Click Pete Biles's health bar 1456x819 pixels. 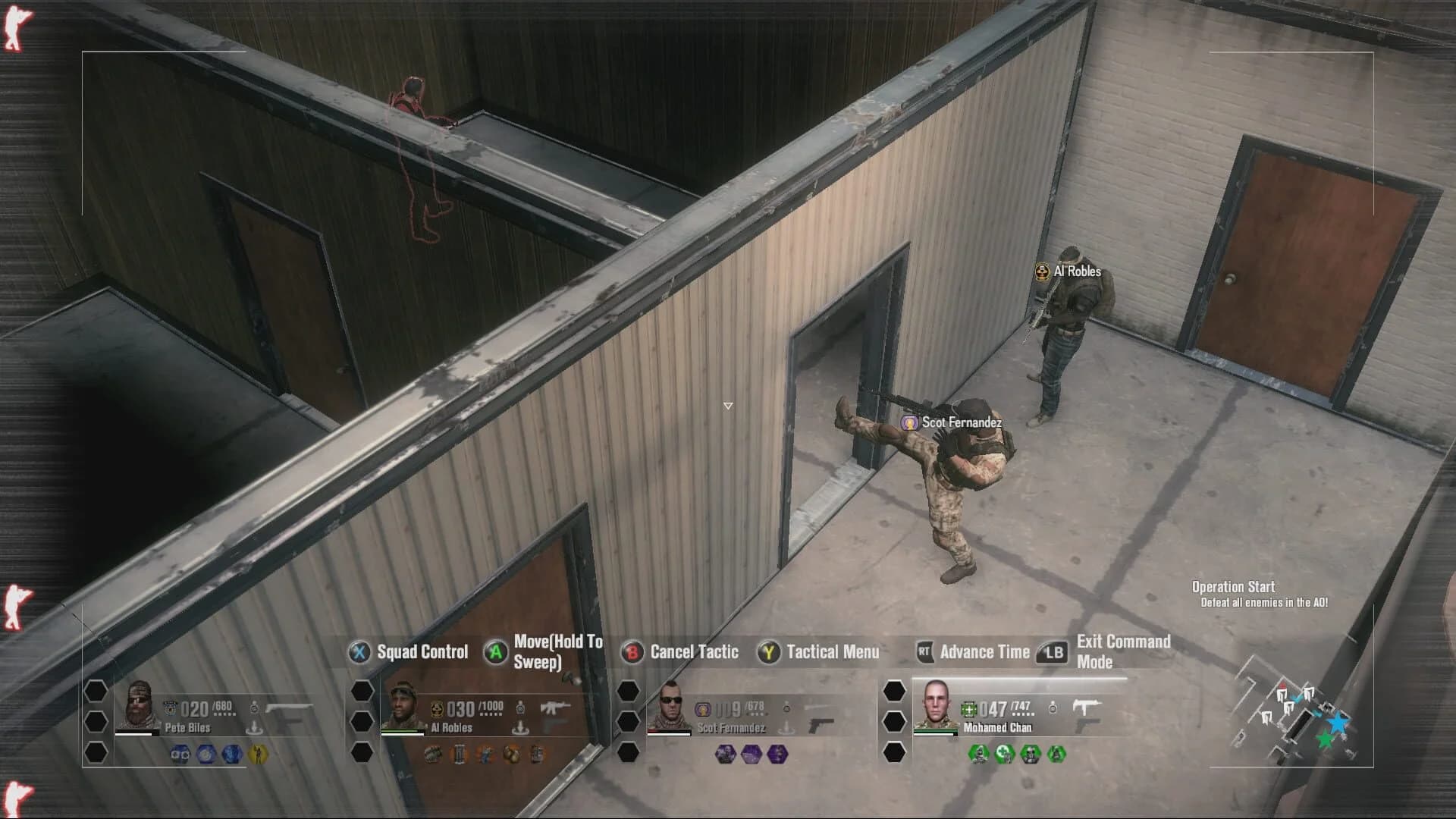[x=134, y=733]
